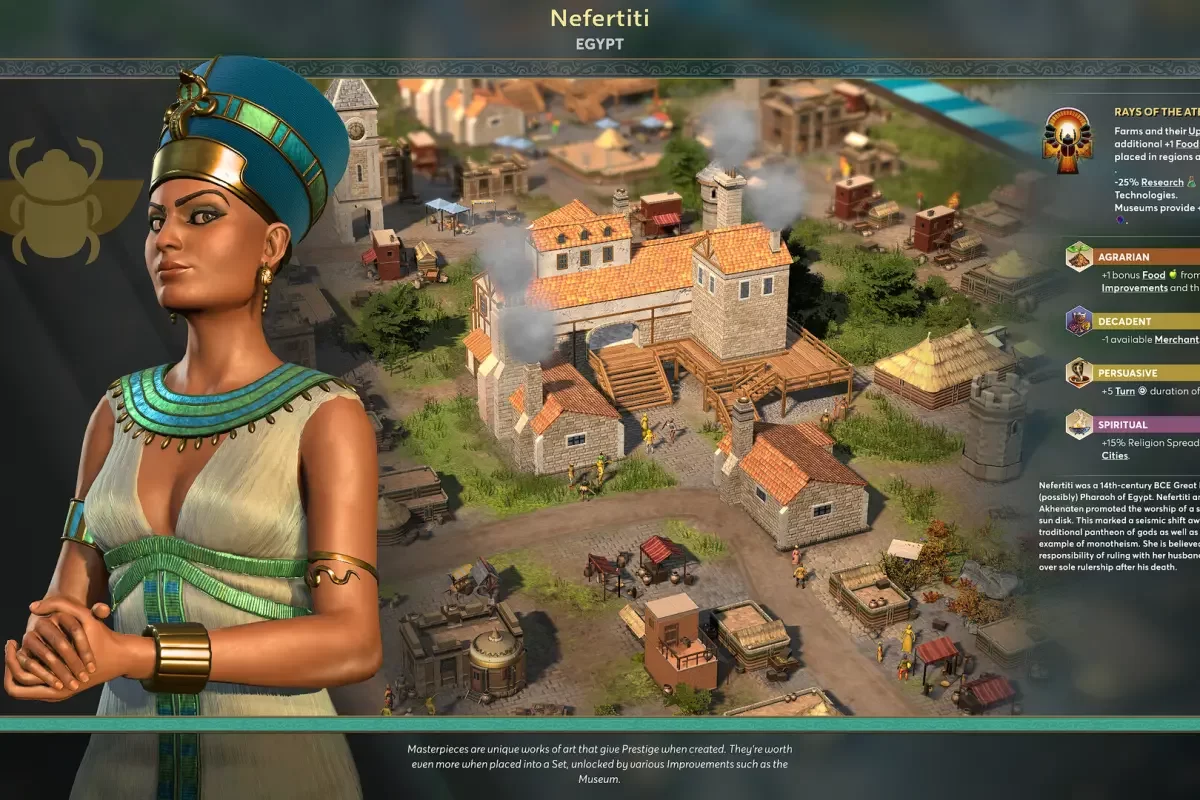
Task: Choose the Persuasive cobra trait icon
Action: pos(1079,373)
